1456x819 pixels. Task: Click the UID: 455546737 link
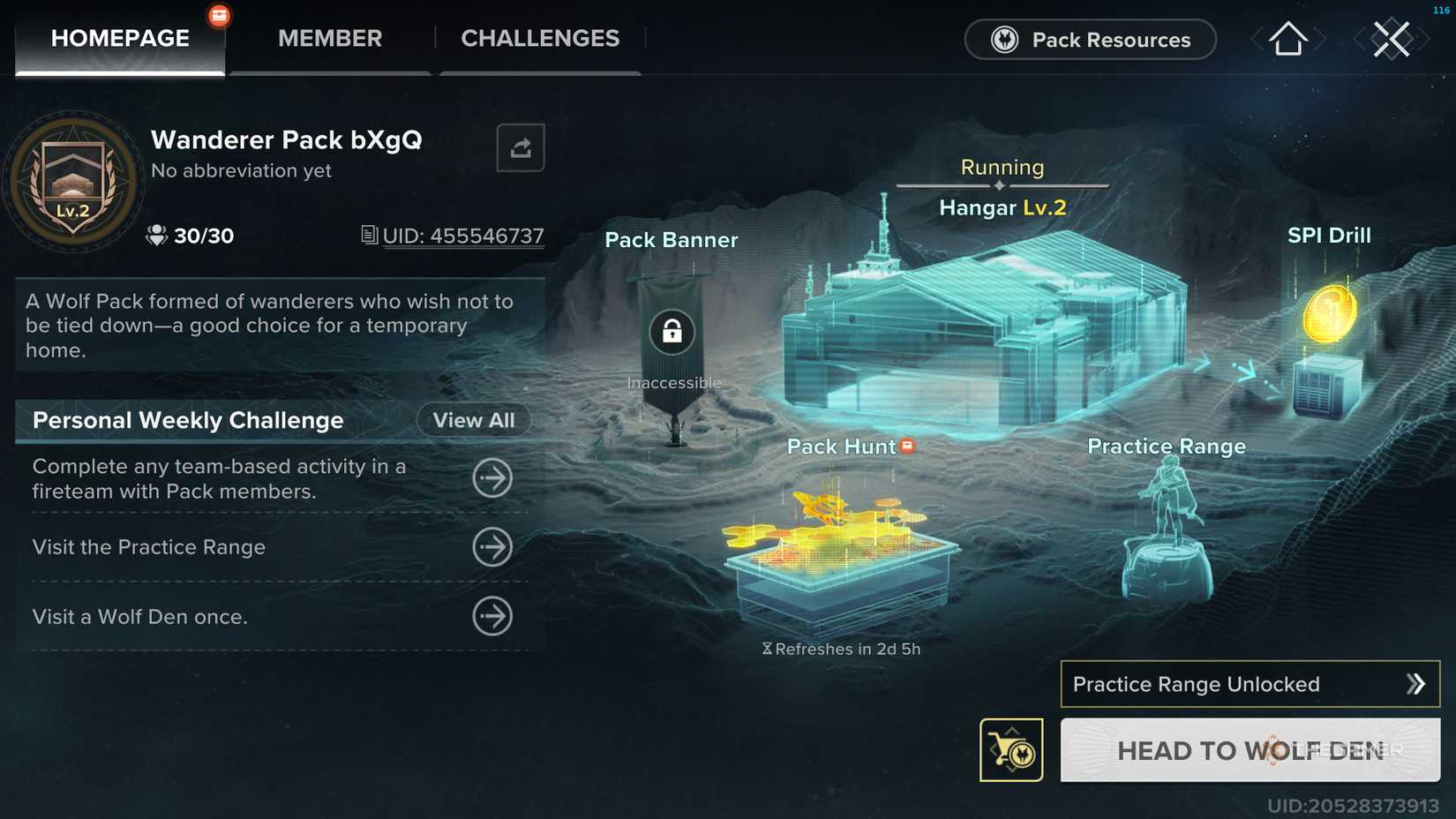[463, 236]
